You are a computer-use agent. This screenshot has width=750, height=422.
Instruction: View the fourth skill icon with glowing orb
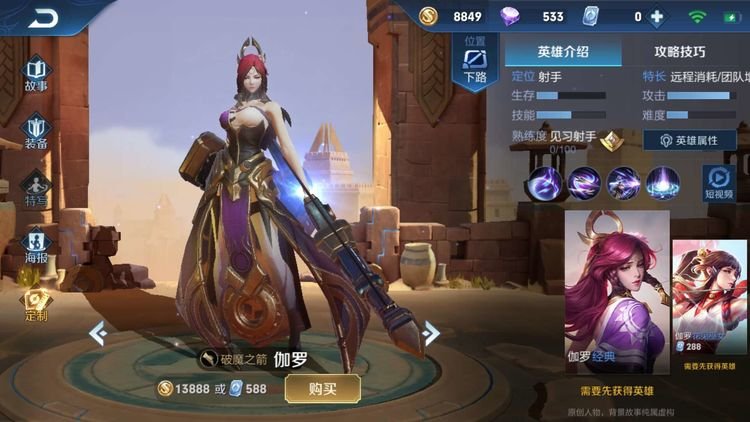tap(662, 183)
